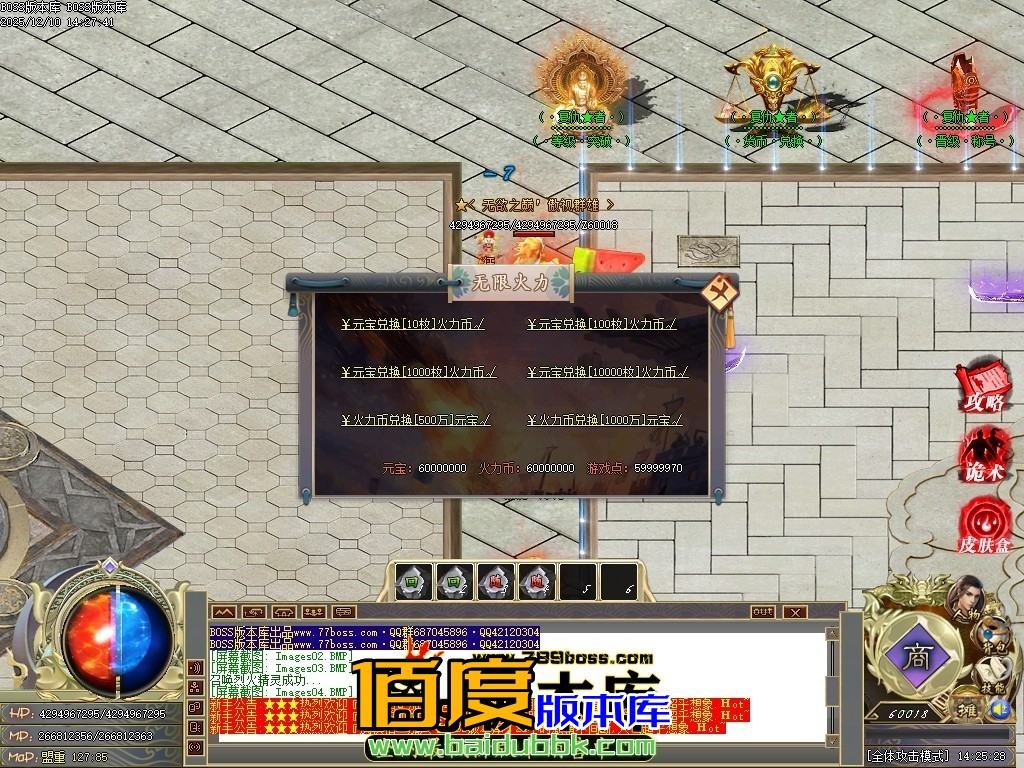This screenshot has height=768, width=1024.
Task: Convert firepower coins to 10 million yuanbao
Action: [604, 420]
